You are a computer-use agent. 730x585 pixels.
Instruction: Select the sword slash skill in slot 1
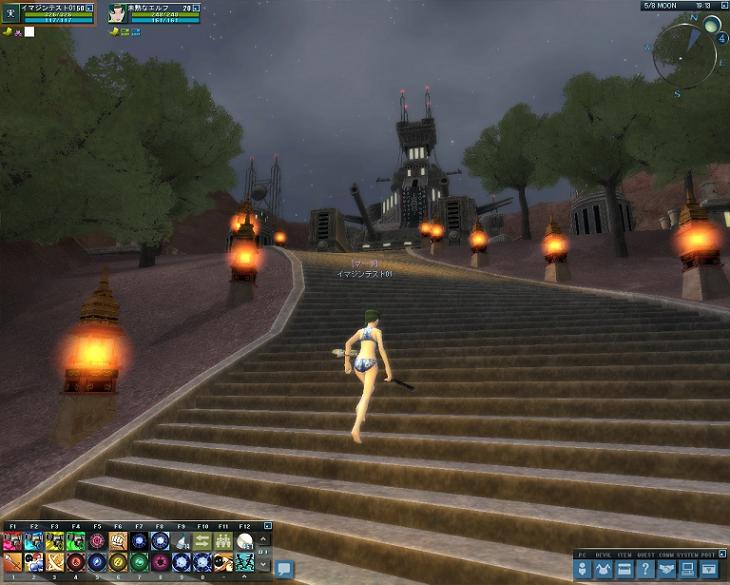point(13,562)
